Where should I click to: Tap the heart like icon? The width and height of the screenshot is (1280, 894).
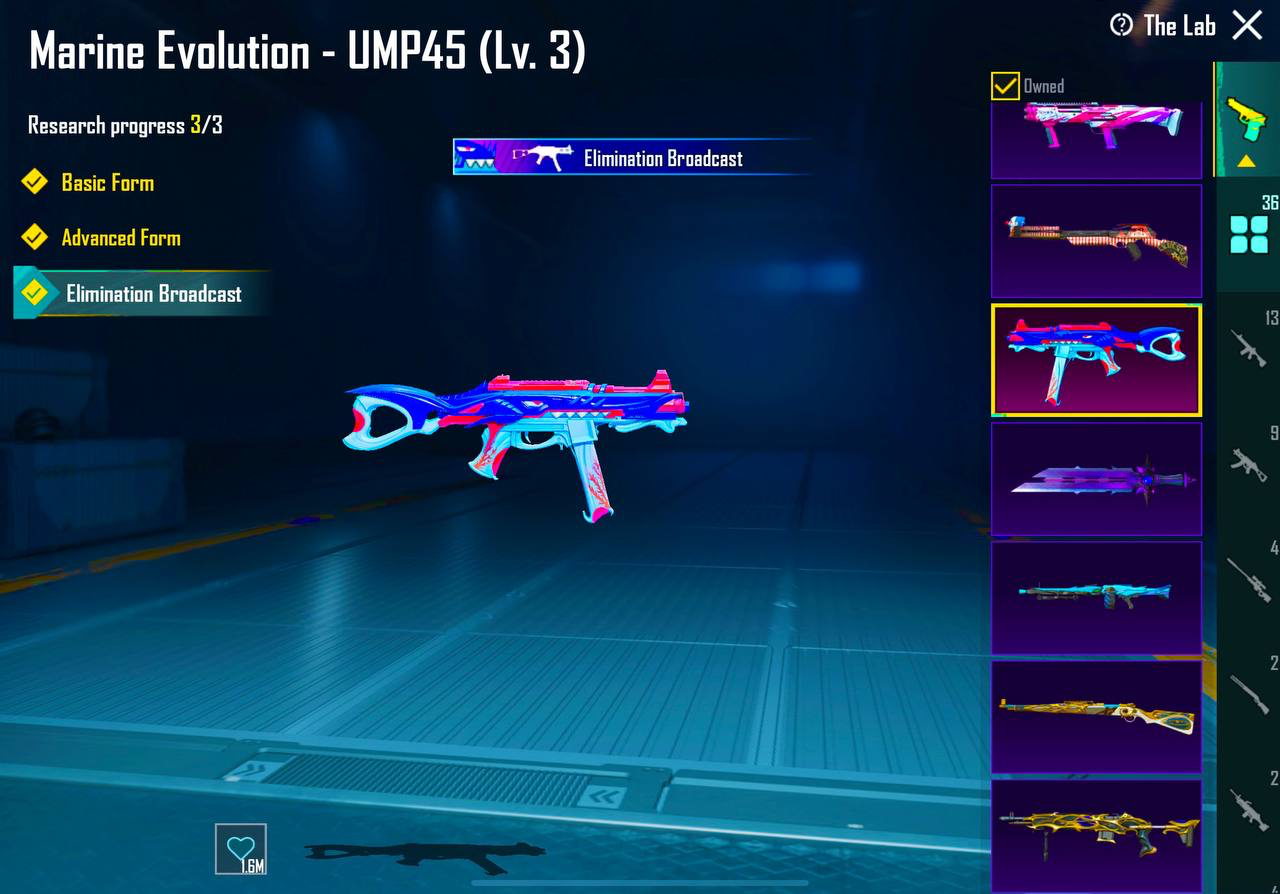click(x=241, y=849)
